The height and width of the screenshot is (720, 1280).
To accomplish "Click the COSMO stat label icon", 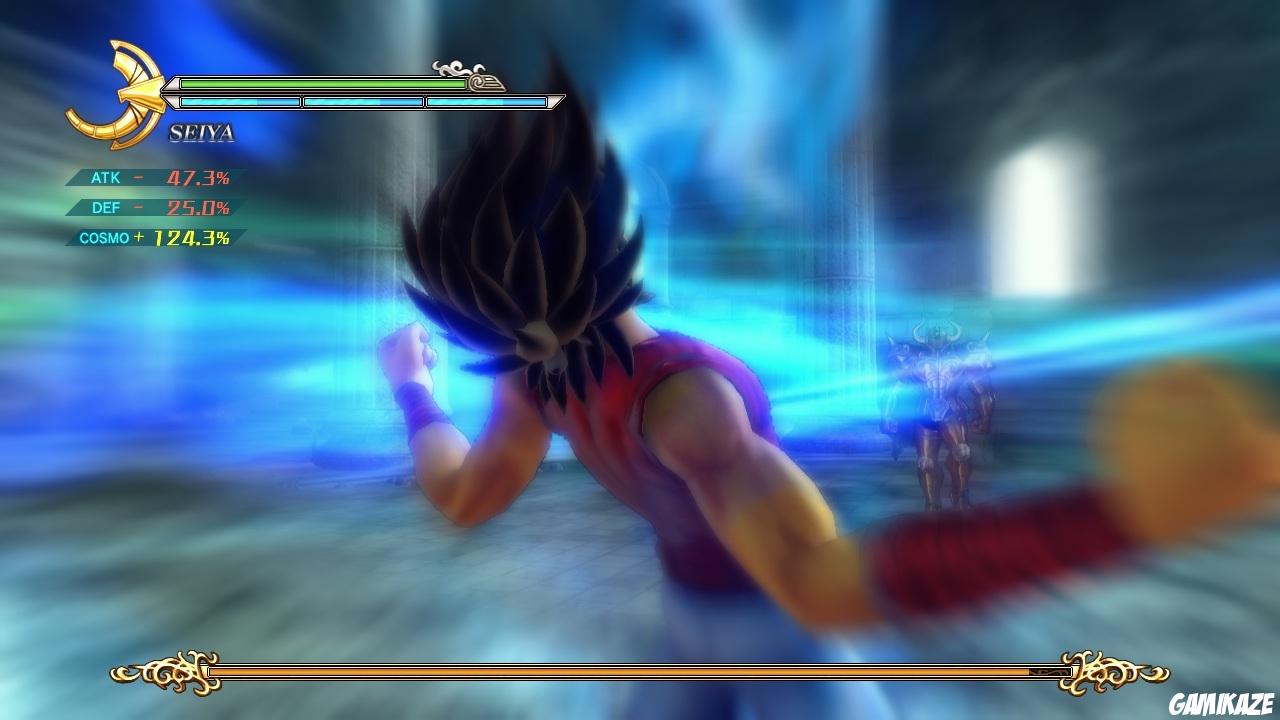I will [x=103, y=239].
